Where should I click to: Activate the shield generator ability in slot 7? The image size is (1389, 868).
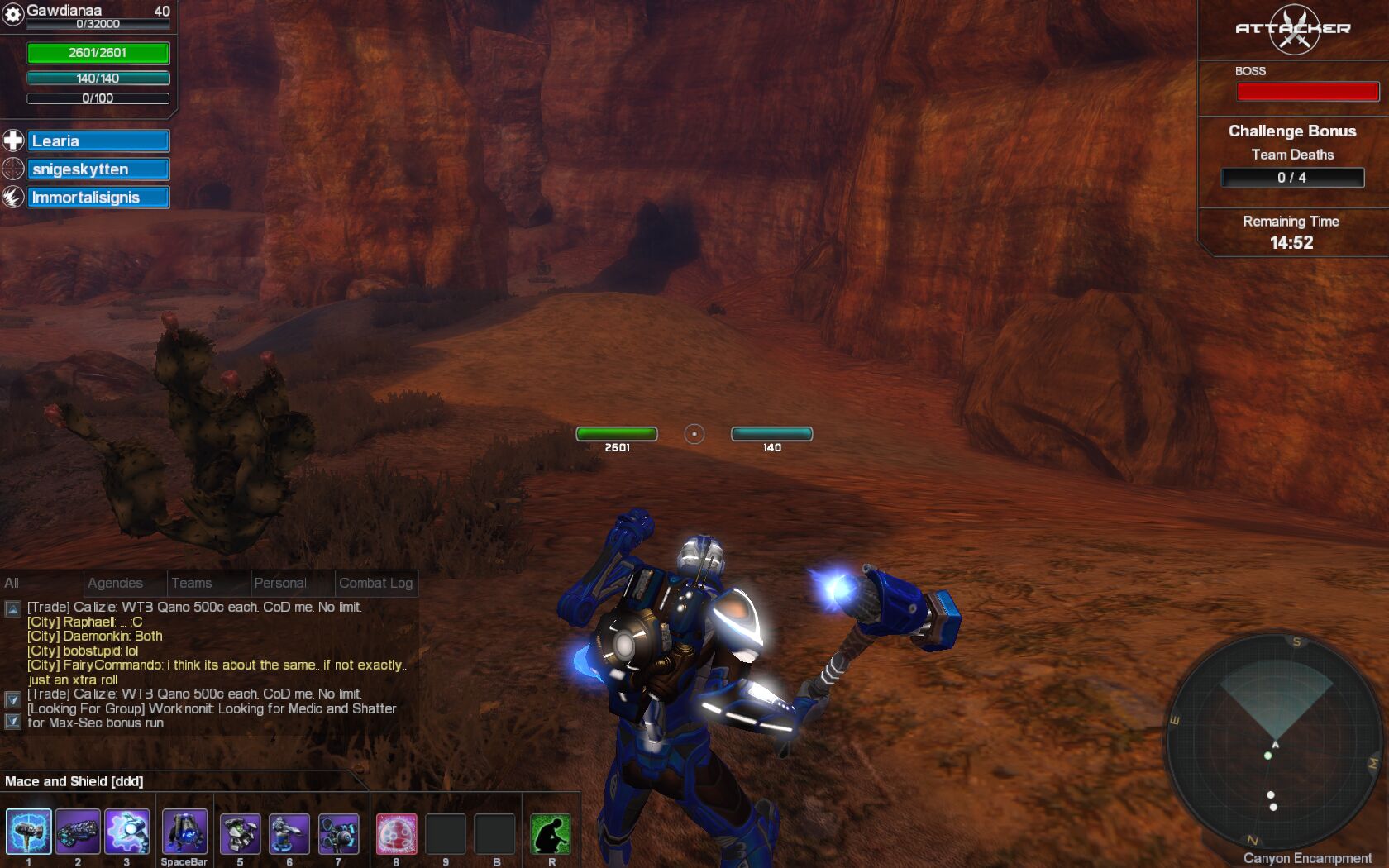tap(338, 833)
